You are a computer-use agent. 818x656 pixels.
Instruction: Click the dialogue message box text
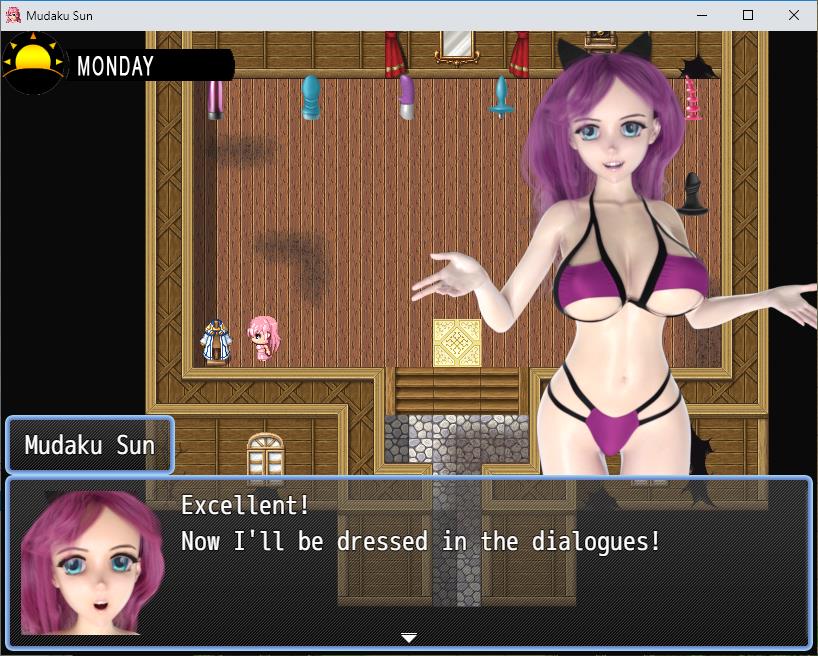[420, 524]
